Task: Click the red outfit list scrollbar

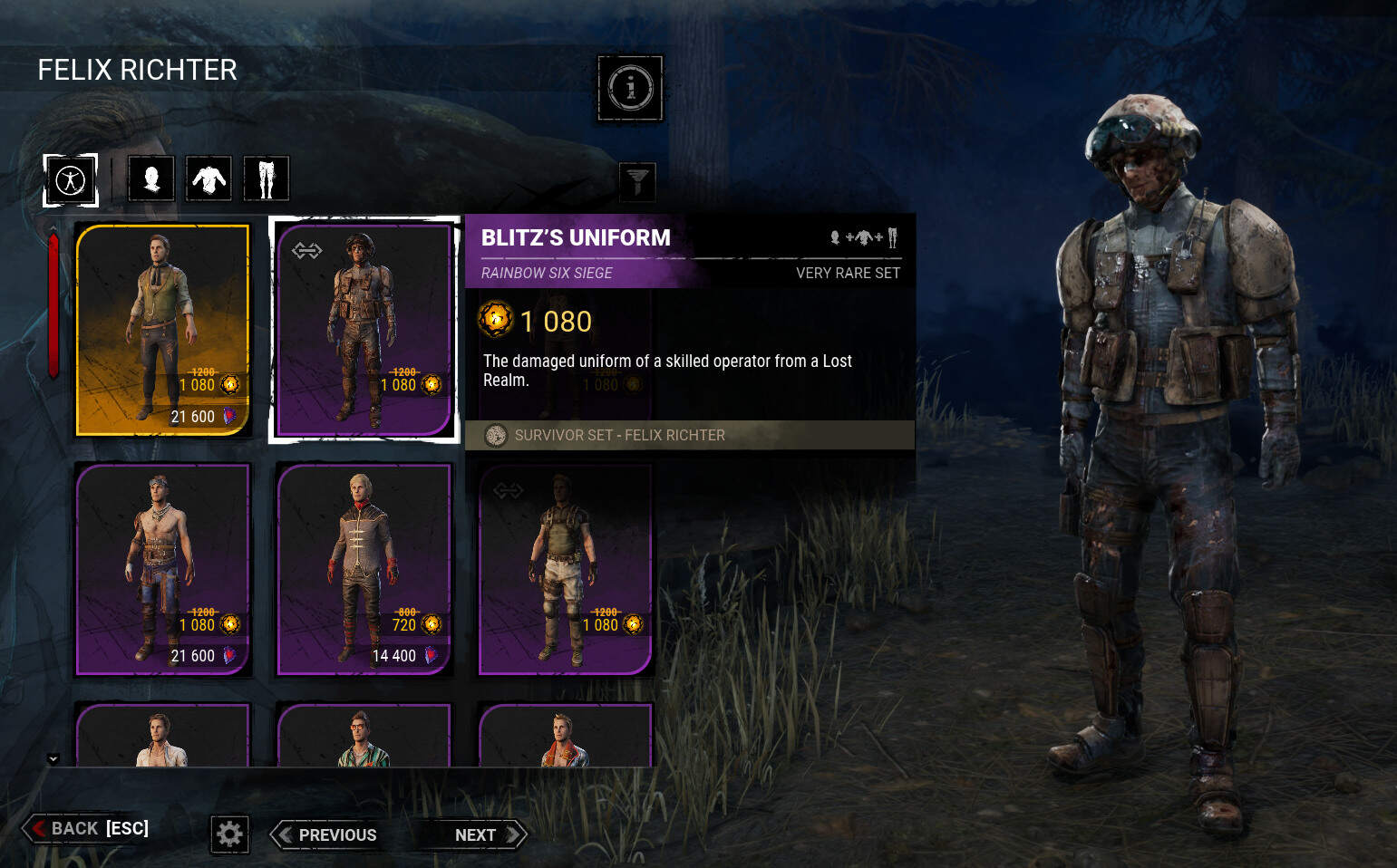Action: pos(53,304)
